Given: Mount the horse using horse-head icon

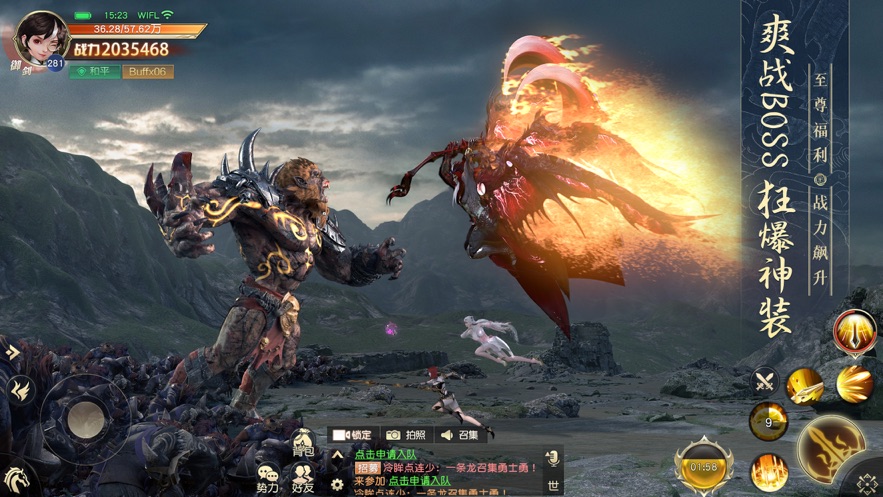Looking at the screenshot, I should pyautogui.click(x=17, y=478).
